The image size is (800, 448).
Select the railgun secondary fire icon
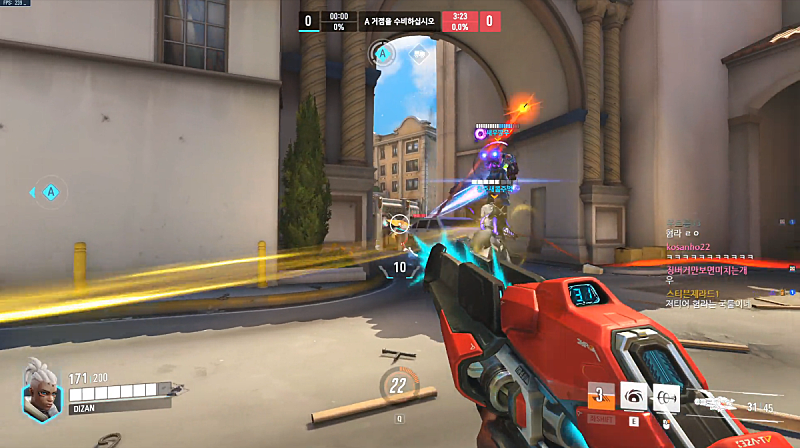coord(667,397)
